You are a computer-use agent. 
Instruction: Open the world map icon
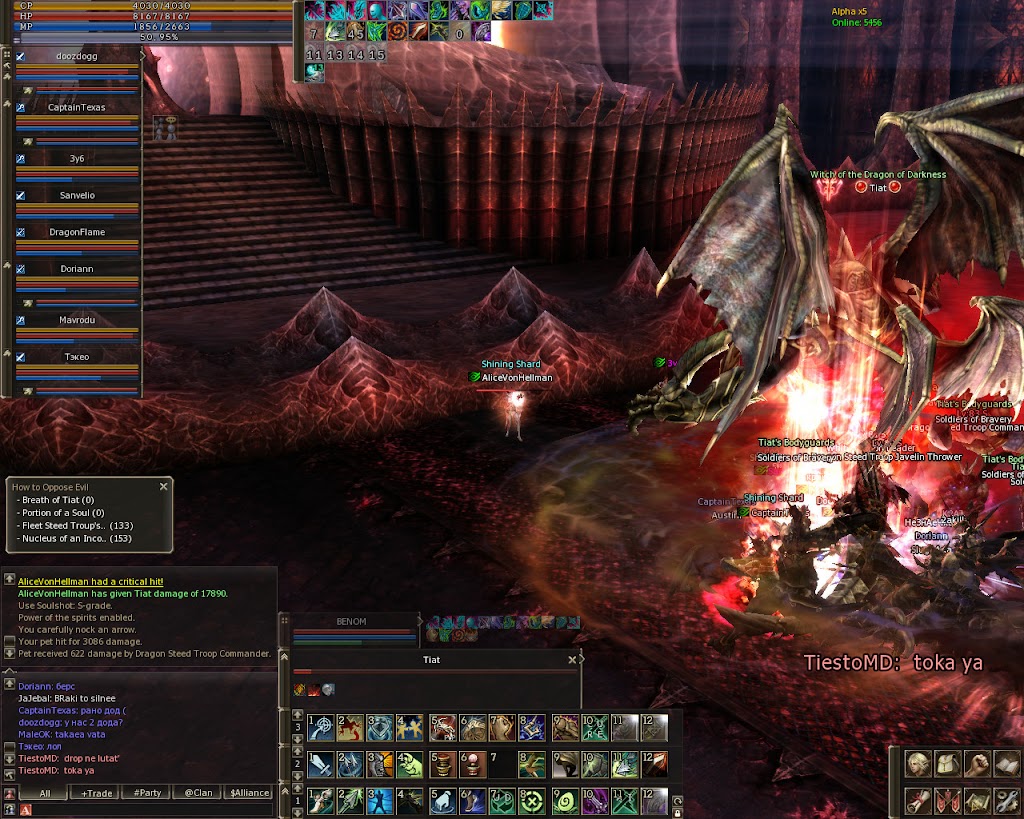(x=977, y=800)
